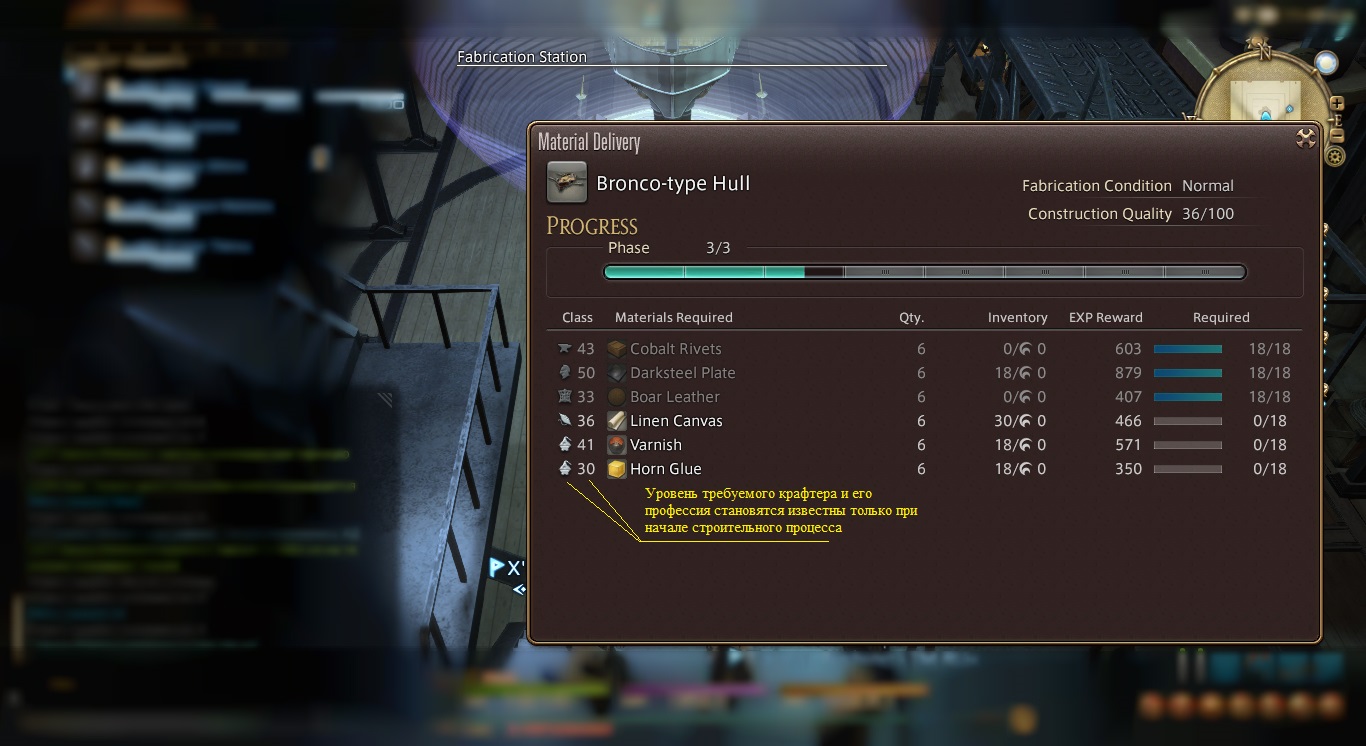Open minimap settings gear
1366x746 pixels.
click(1334, 156)
